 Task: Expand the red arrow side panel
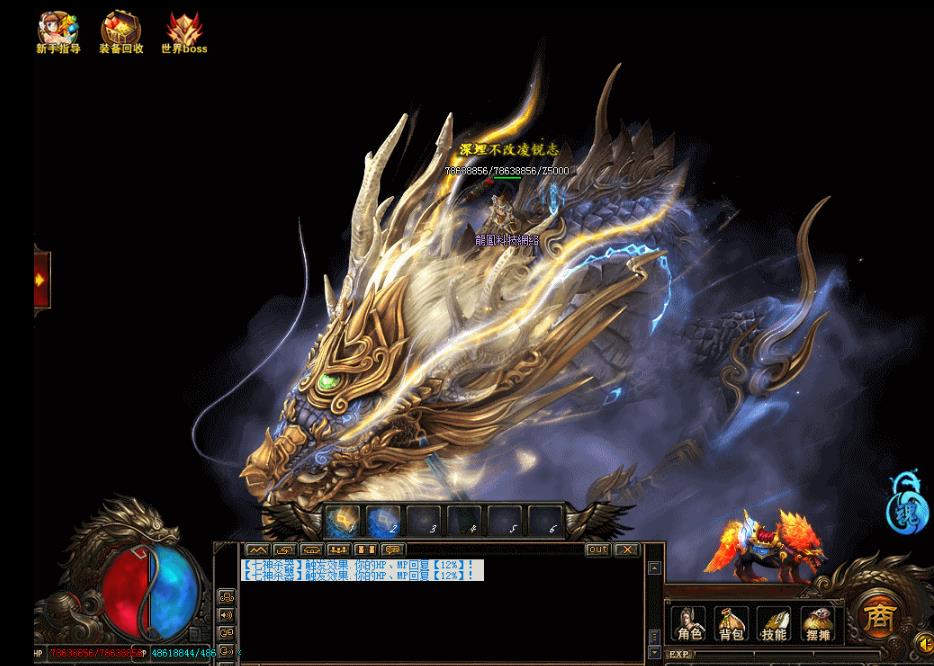click(41, 280)
